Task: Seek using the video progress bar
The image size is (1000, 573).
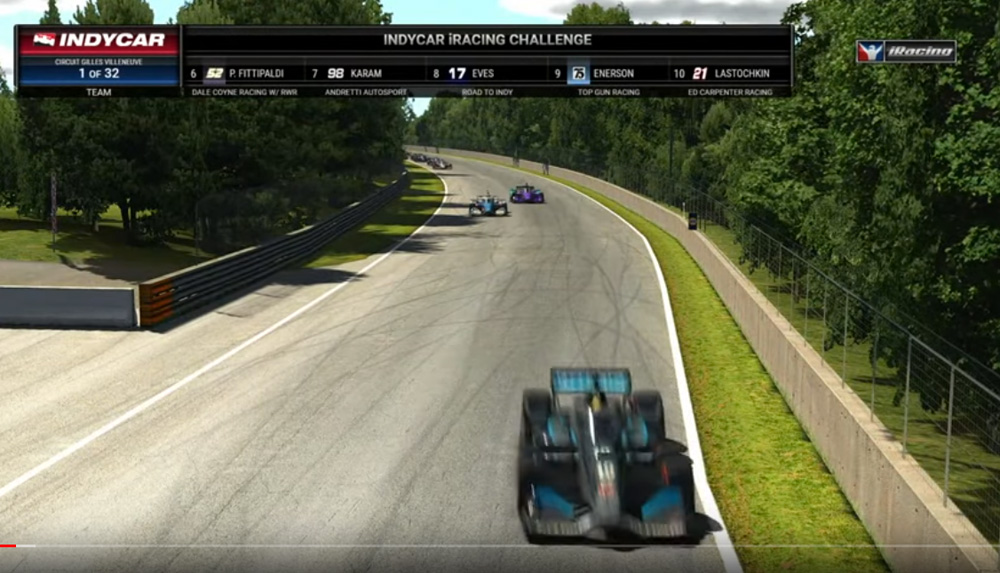Action: [500, 546]
